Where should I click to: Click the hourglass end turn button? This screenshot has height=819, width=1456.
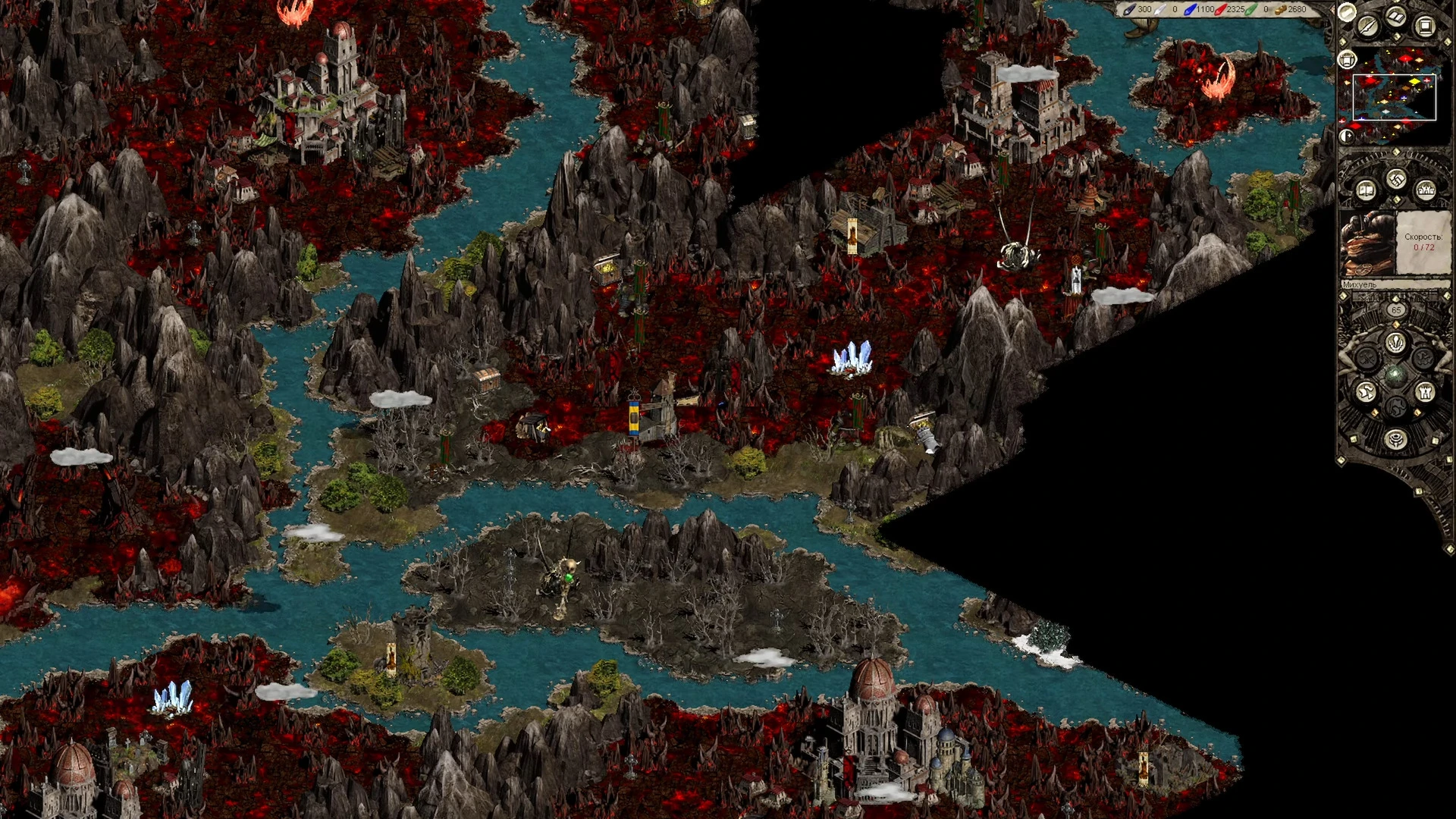(1395, 439)
